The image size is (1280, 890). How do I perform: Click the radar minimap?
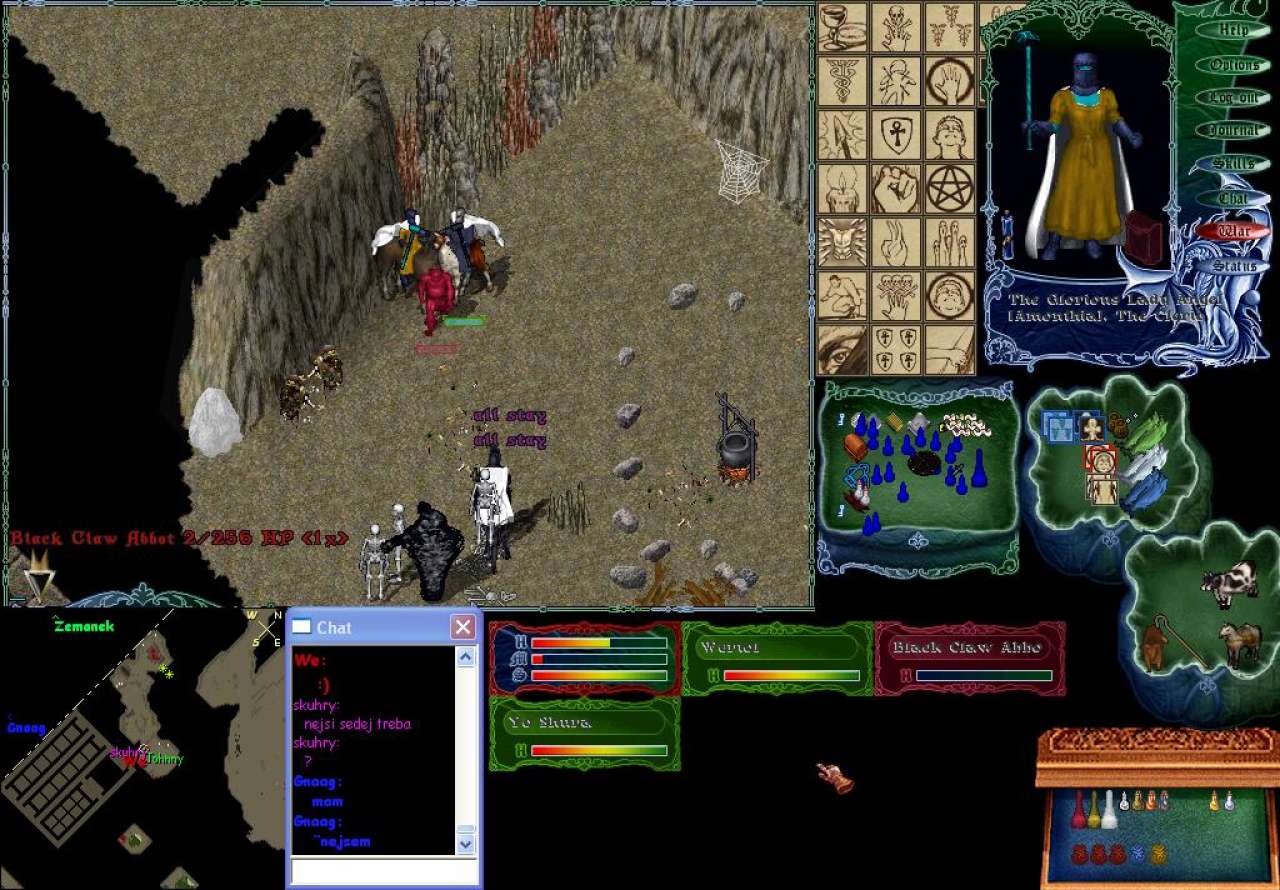pyautogui.click(x=140, y=745)
